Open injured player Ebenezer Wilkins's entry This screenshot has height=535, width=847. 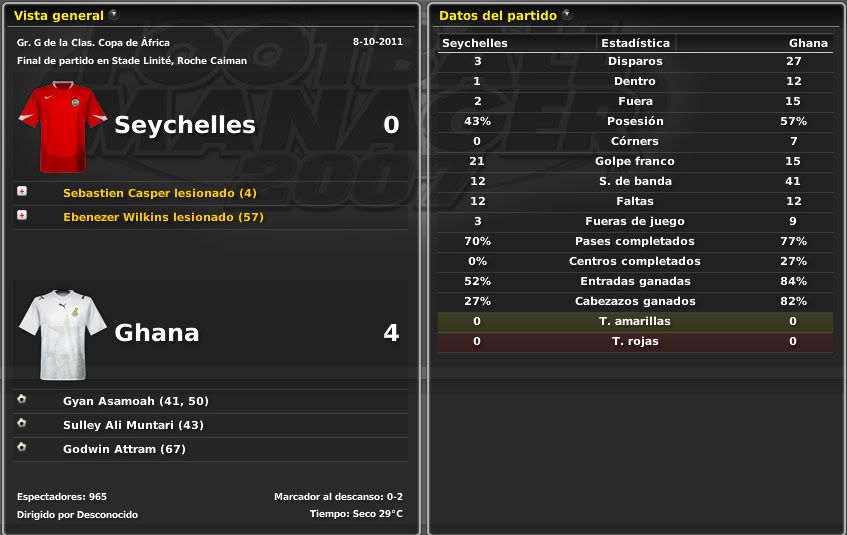pyautogui.click(x=163, y=217)
